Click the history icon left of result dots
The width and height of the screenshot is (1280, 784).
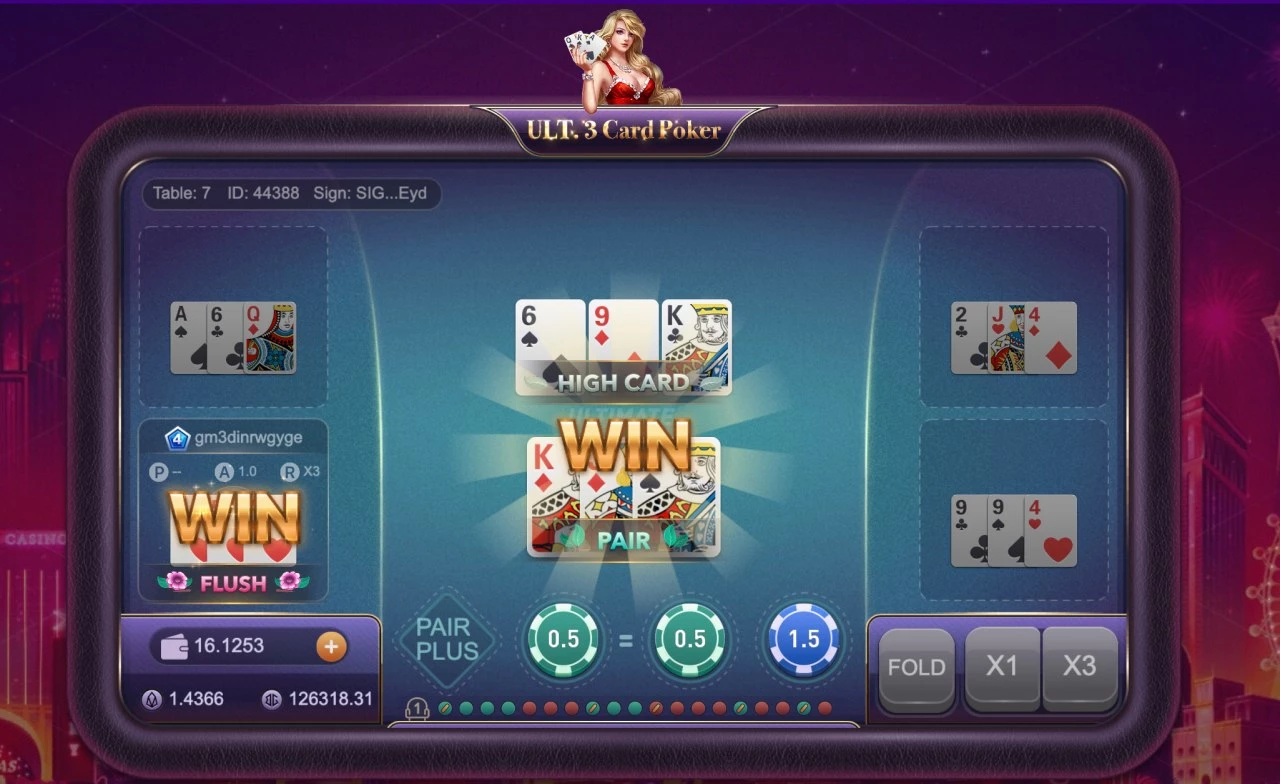point(417,709)
